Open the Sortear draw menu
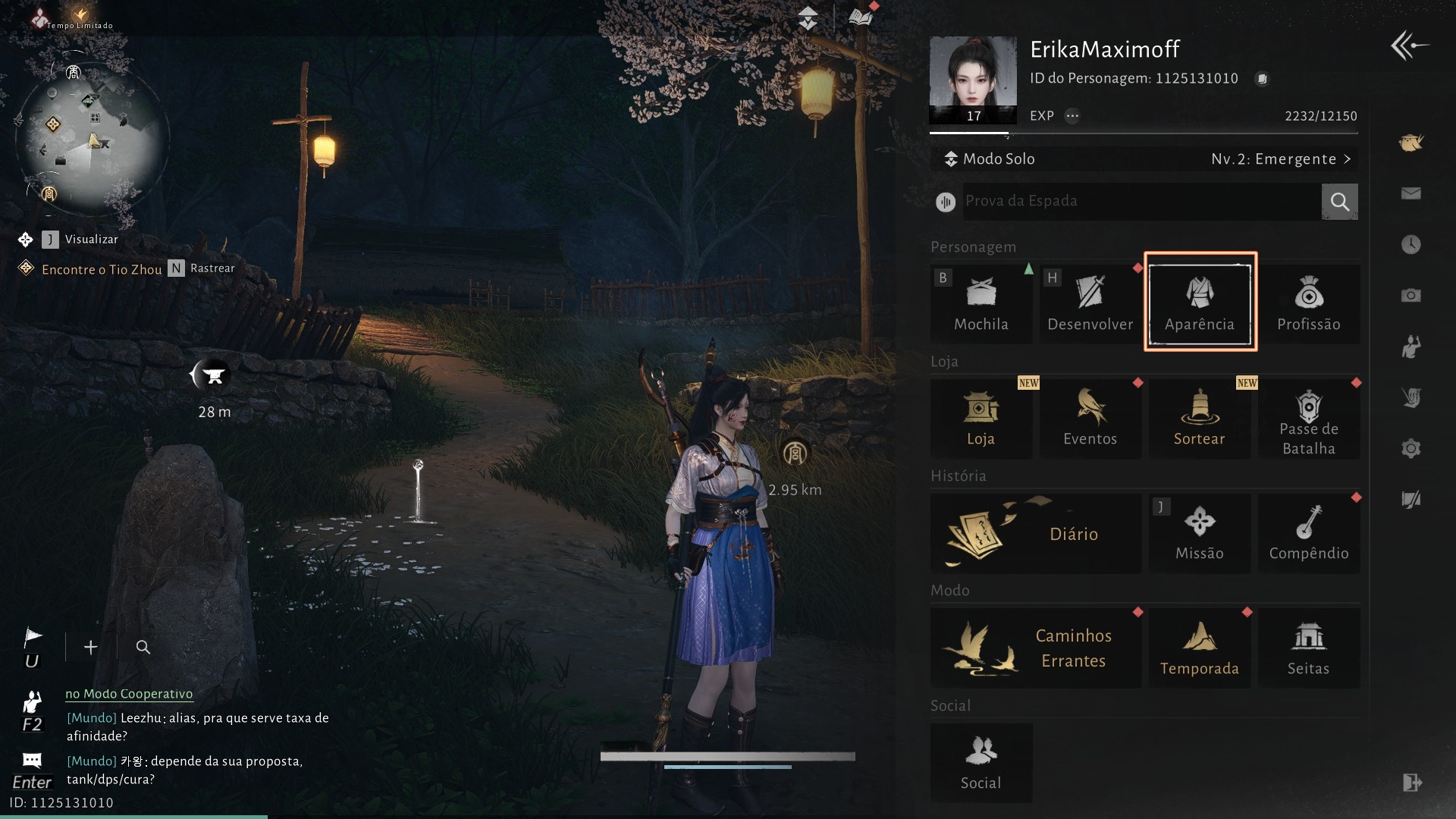 [1199, 418]
